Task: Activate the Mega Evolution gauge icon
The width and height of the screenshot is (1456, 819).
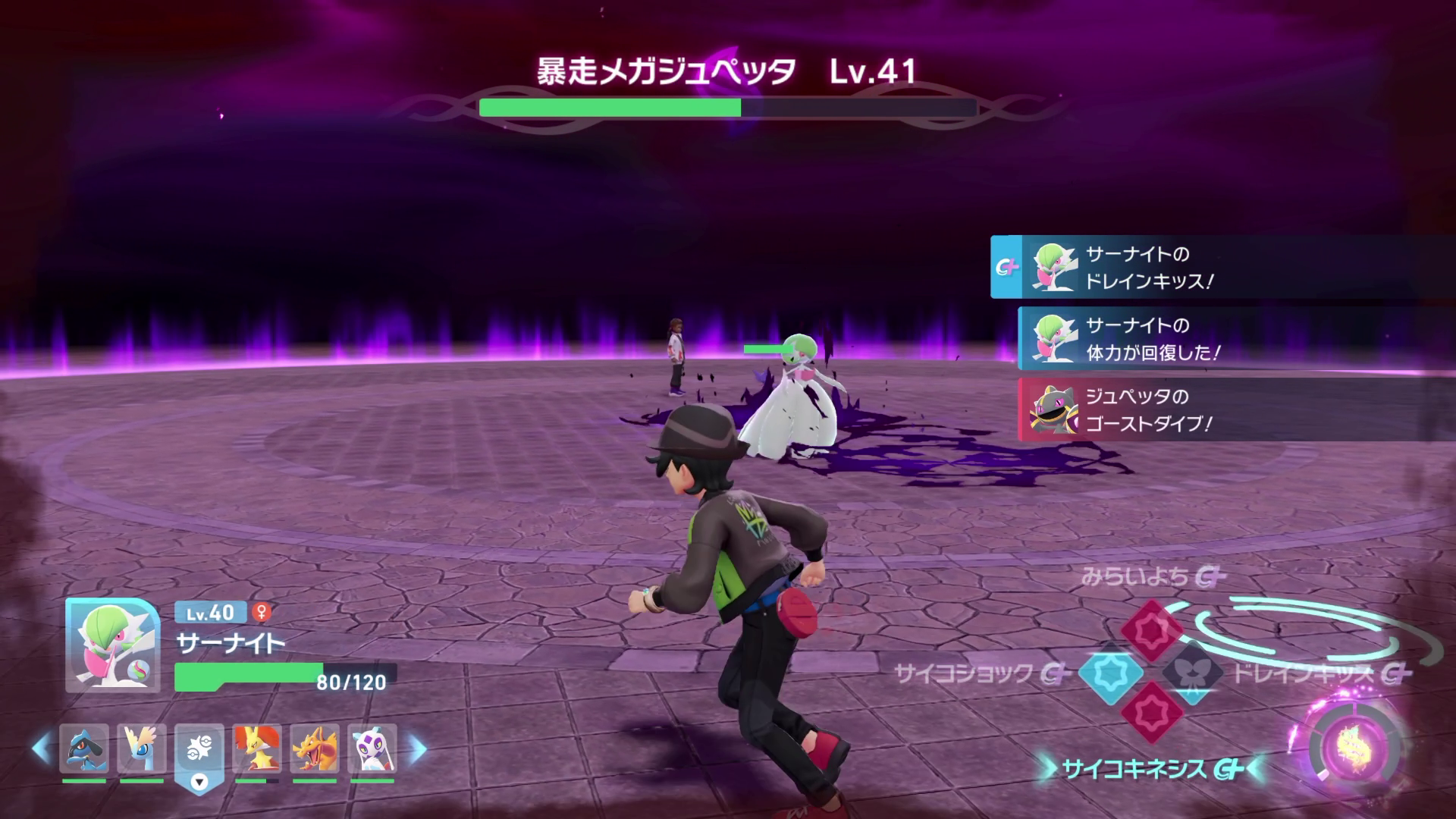Action: point(1349,746)
